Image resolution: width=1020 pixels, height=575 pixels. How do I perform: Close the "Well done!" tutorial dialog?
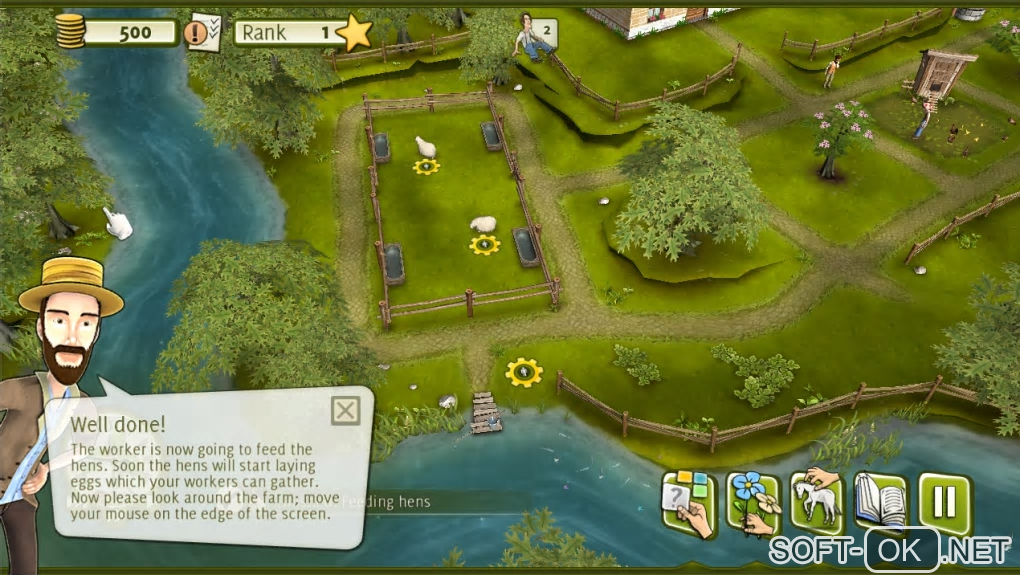point(345,410)
